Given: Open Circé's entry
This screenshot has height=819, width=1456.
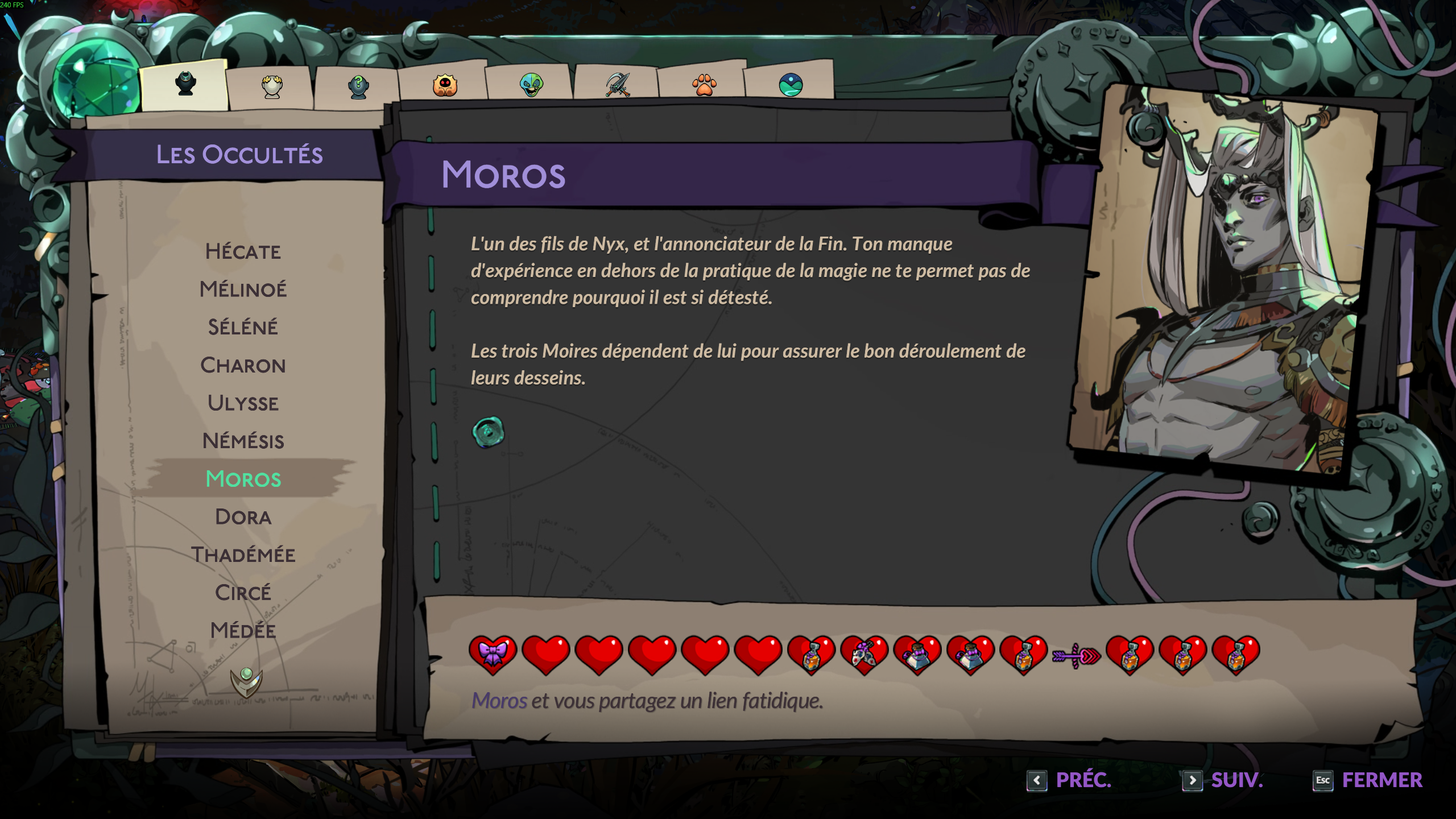Looking at the screenshot, I should click(243, 593).
